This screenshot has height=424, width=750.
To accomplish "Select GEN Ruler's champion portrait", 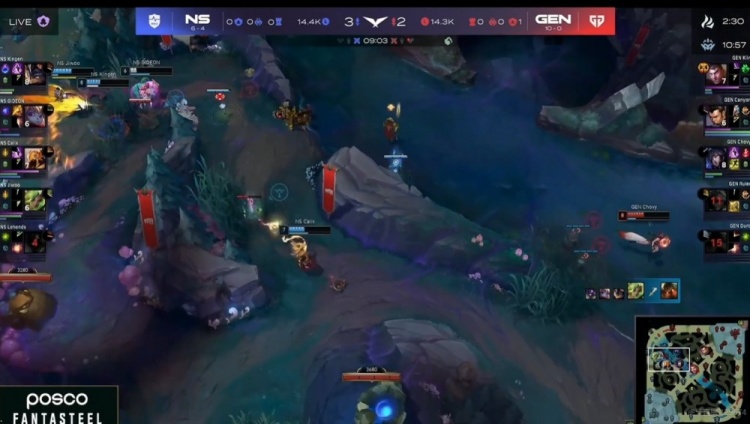I will [x=716, y=200].
